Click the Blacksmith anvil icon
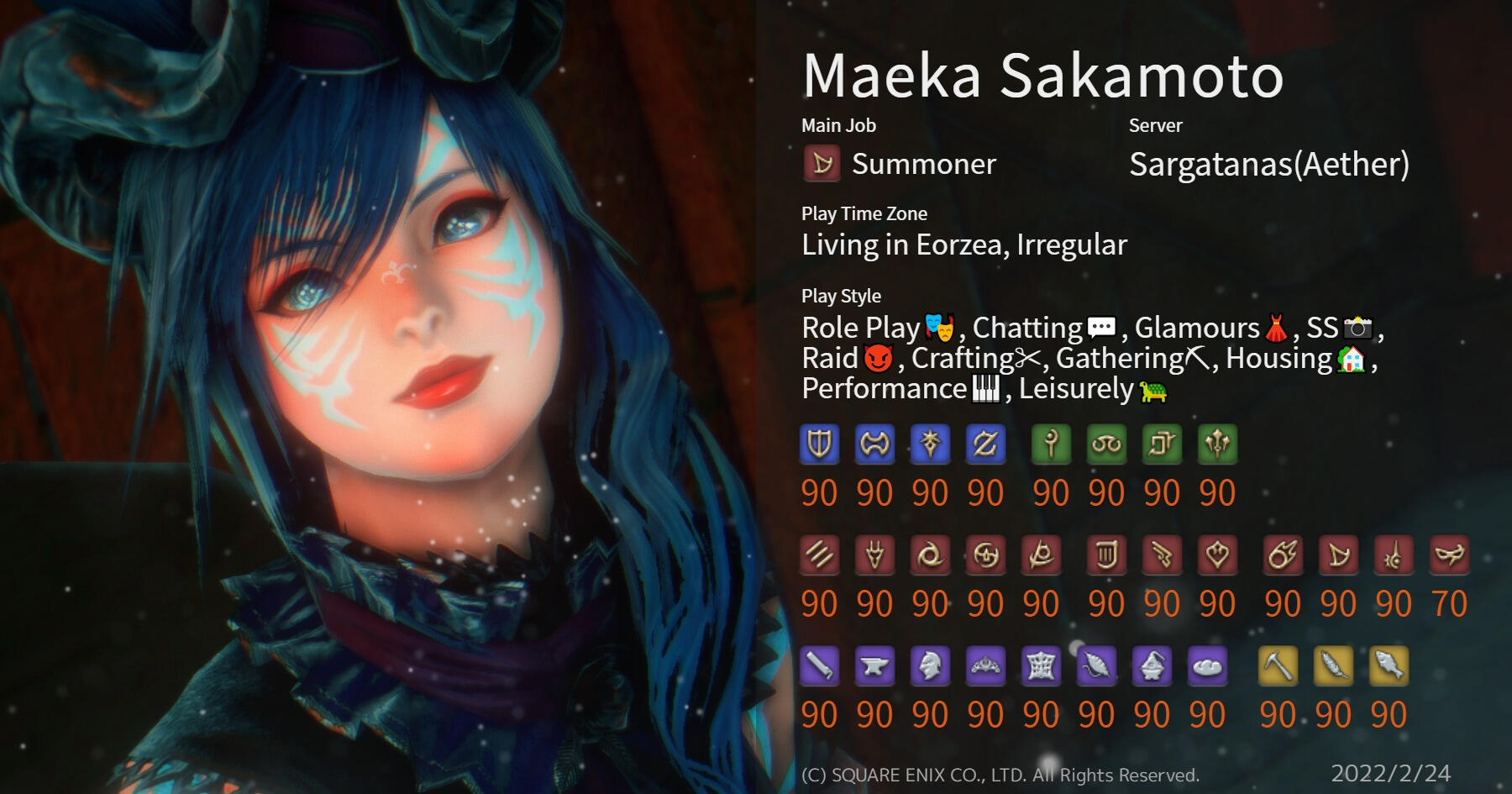The width and height of the screenshot is (1512, 794). [x=874, y=666]
